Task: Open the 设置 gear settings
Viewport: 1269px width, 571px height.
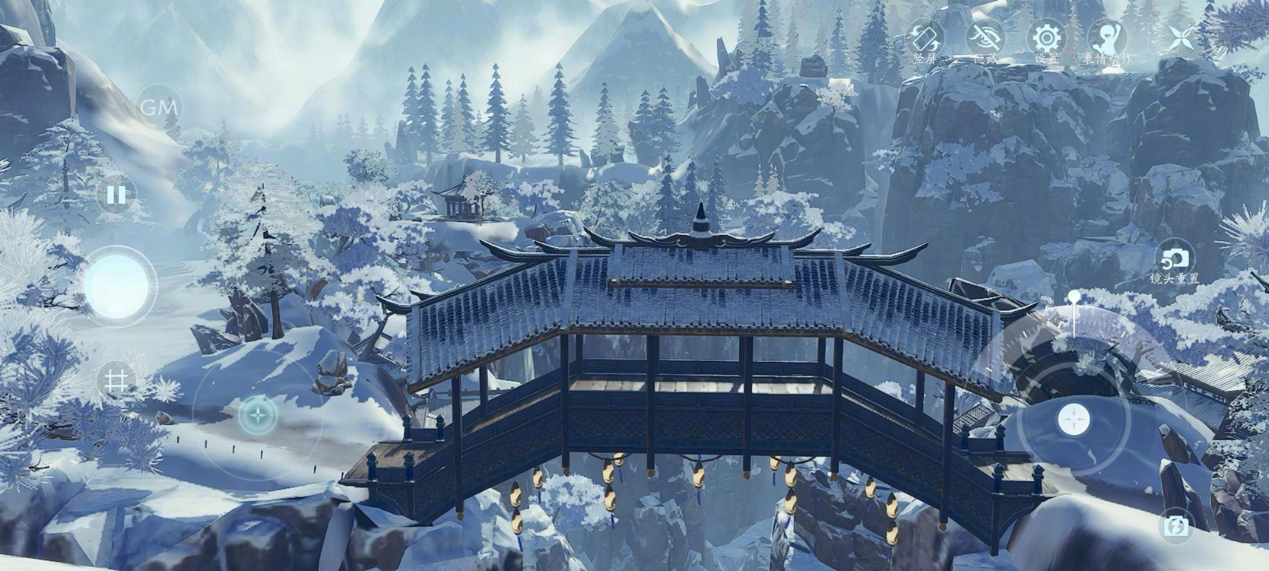Action: [1046, 40]
